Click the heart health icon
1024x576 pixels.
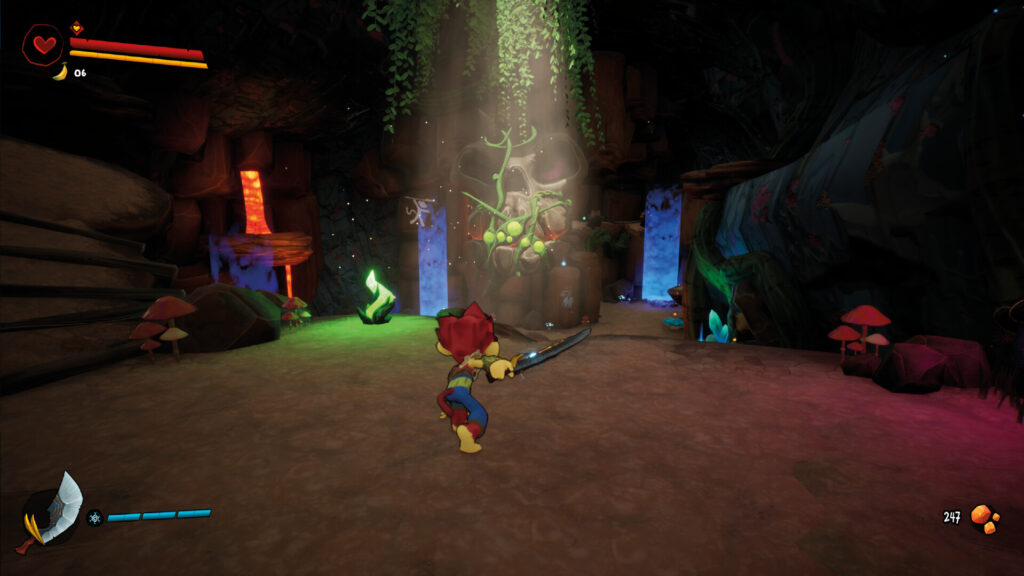43,45
